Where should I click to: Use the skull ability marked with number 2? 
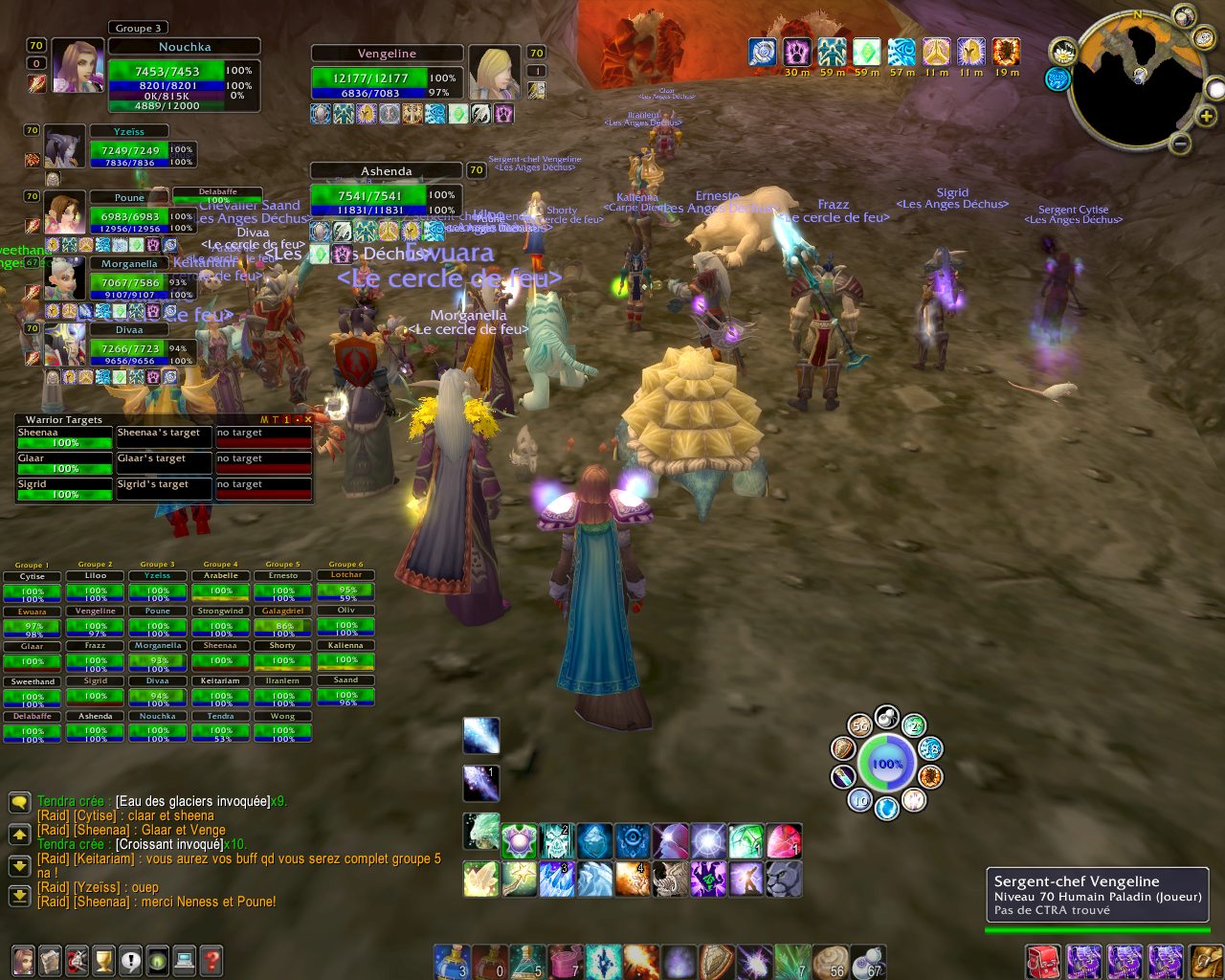[x=557, y=841]
